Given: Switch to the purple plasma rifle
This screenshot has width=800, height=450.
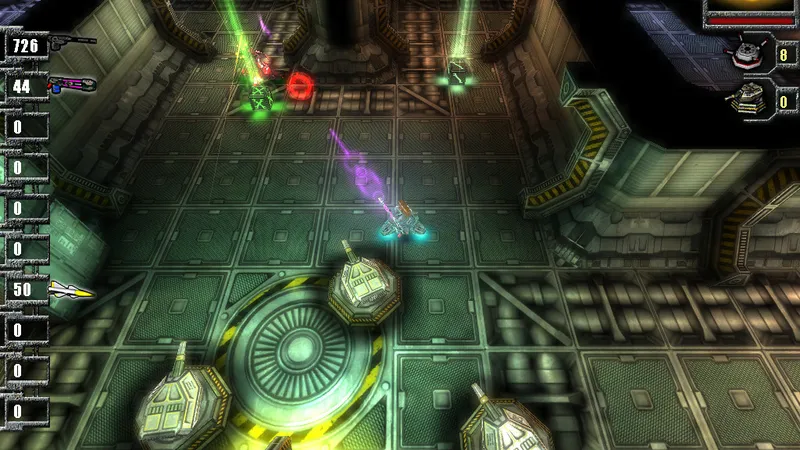Looking at the screenshot, I should 70,84.
